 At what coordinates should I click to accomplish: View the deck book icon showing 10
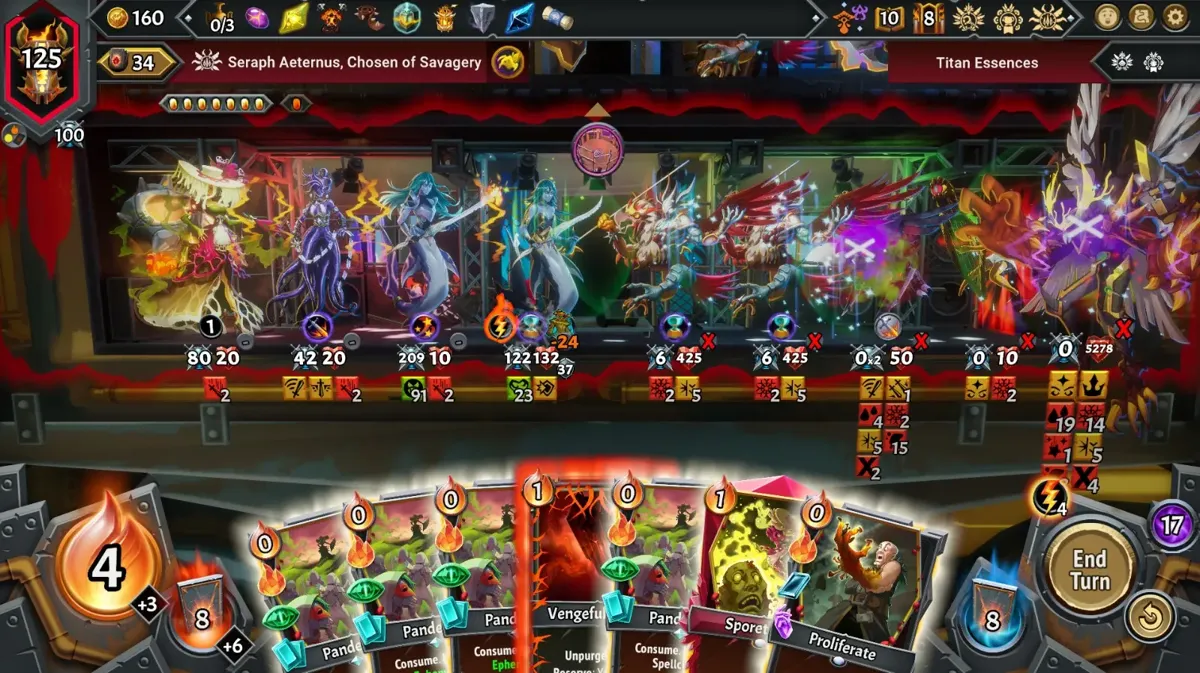point(888,17)
